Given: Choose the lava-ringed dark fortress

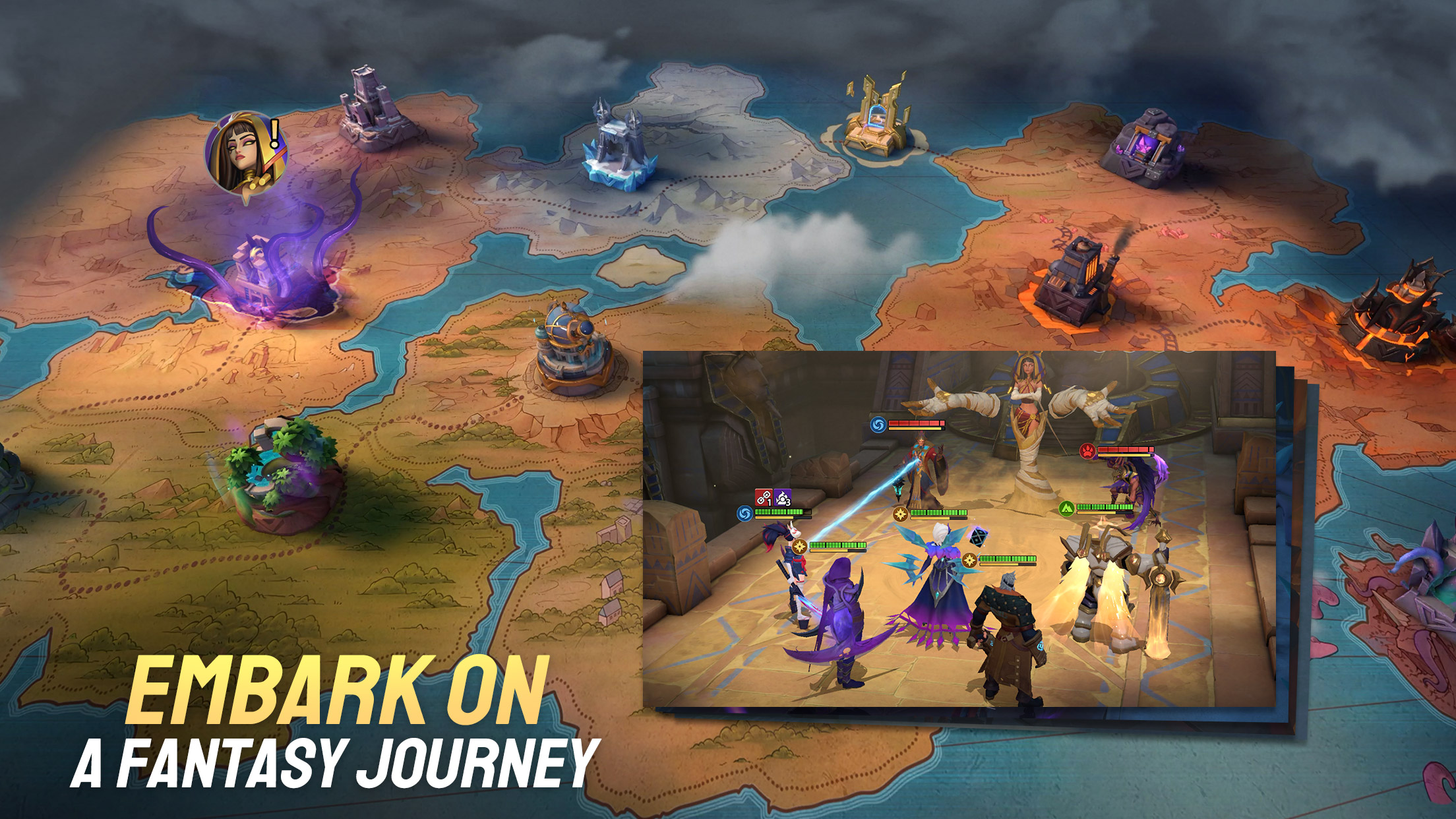Looking at the screenshot, I should [x=1391, y=309].
